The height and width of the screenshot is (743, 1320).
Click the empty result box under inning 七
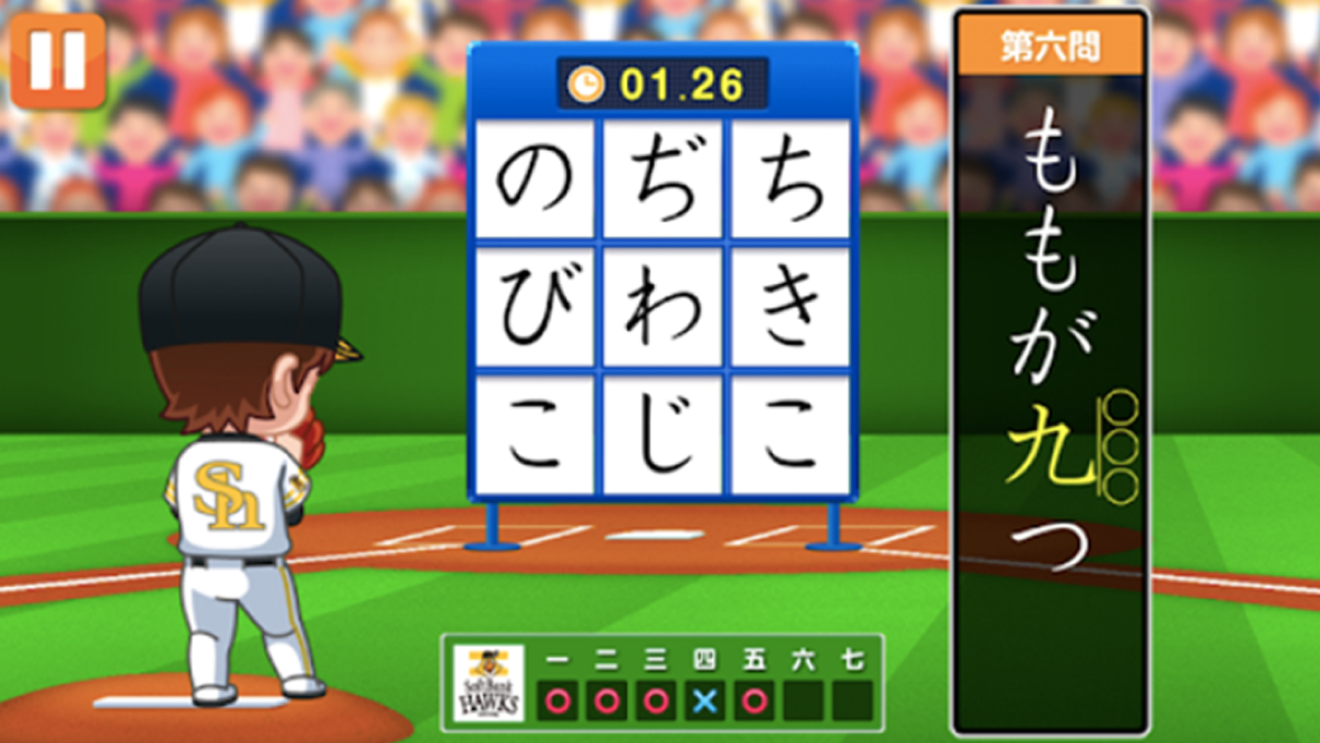(855, 701)
